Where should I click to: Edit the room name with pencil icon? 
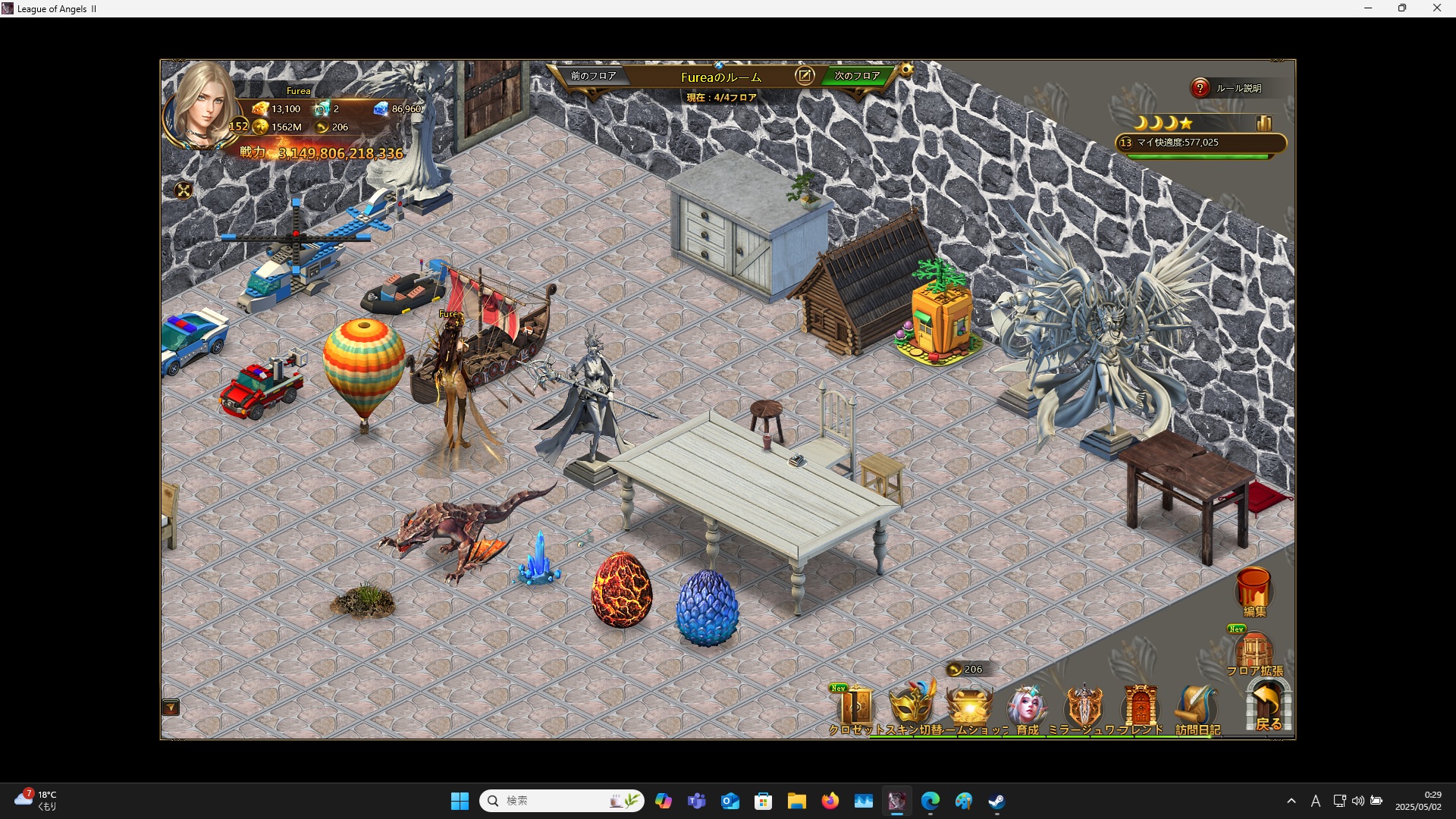point(805,76)
